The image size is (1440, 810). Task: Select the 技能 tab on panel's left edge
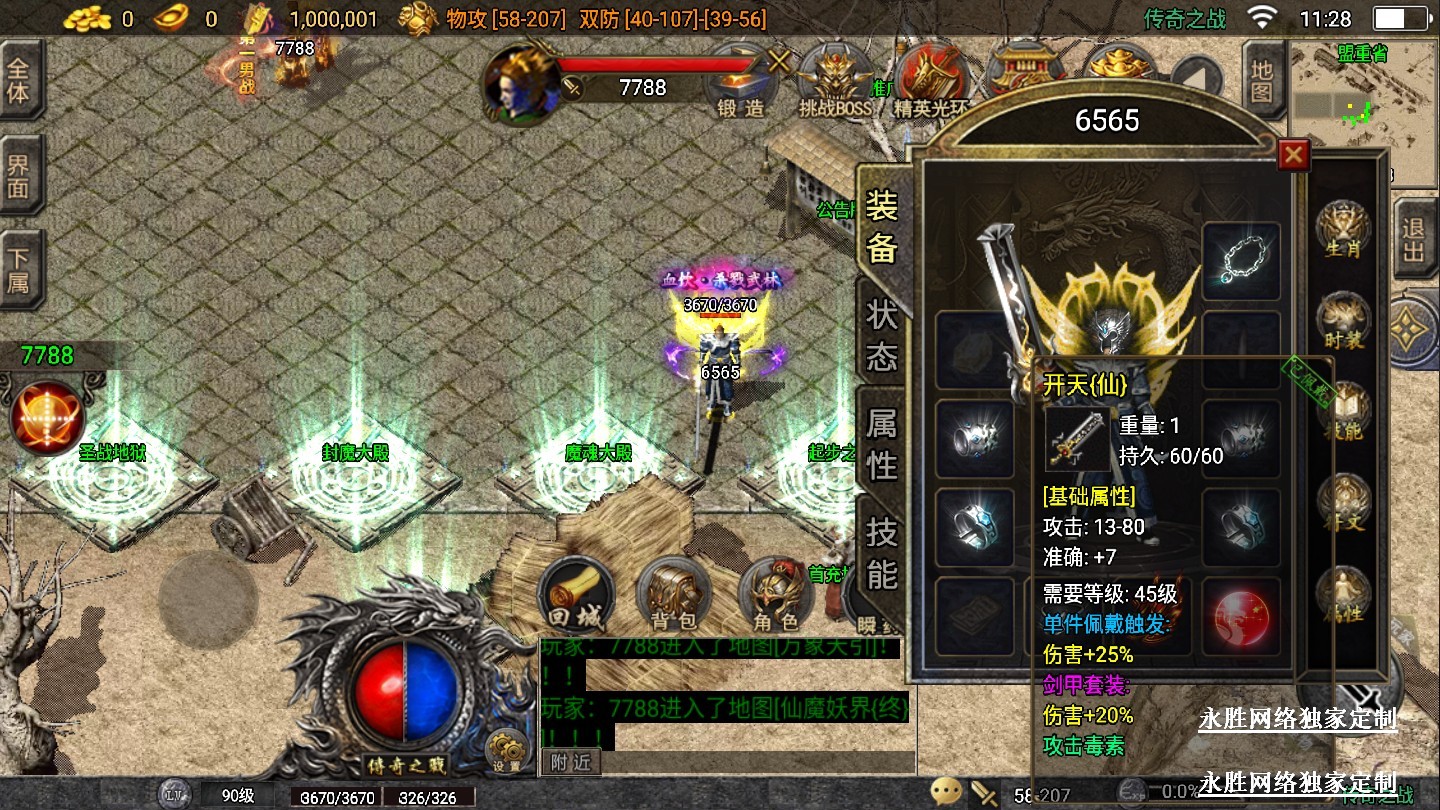[x=882, y=553]
